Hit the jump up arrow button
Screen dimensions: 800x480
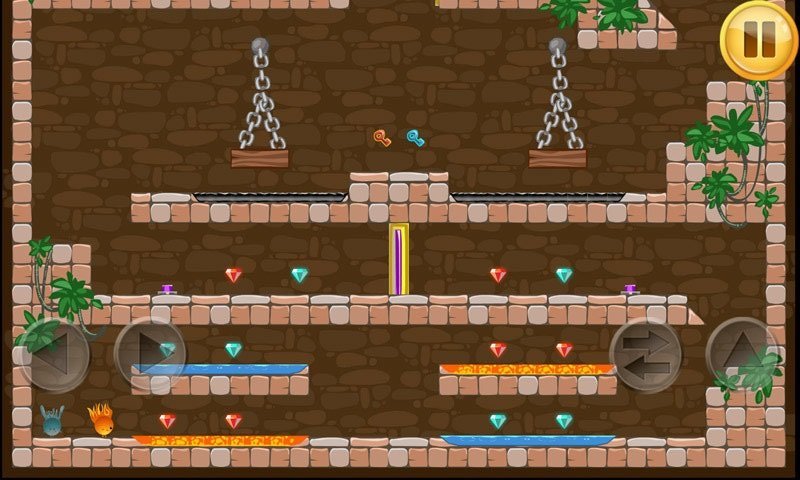[741, 355]
